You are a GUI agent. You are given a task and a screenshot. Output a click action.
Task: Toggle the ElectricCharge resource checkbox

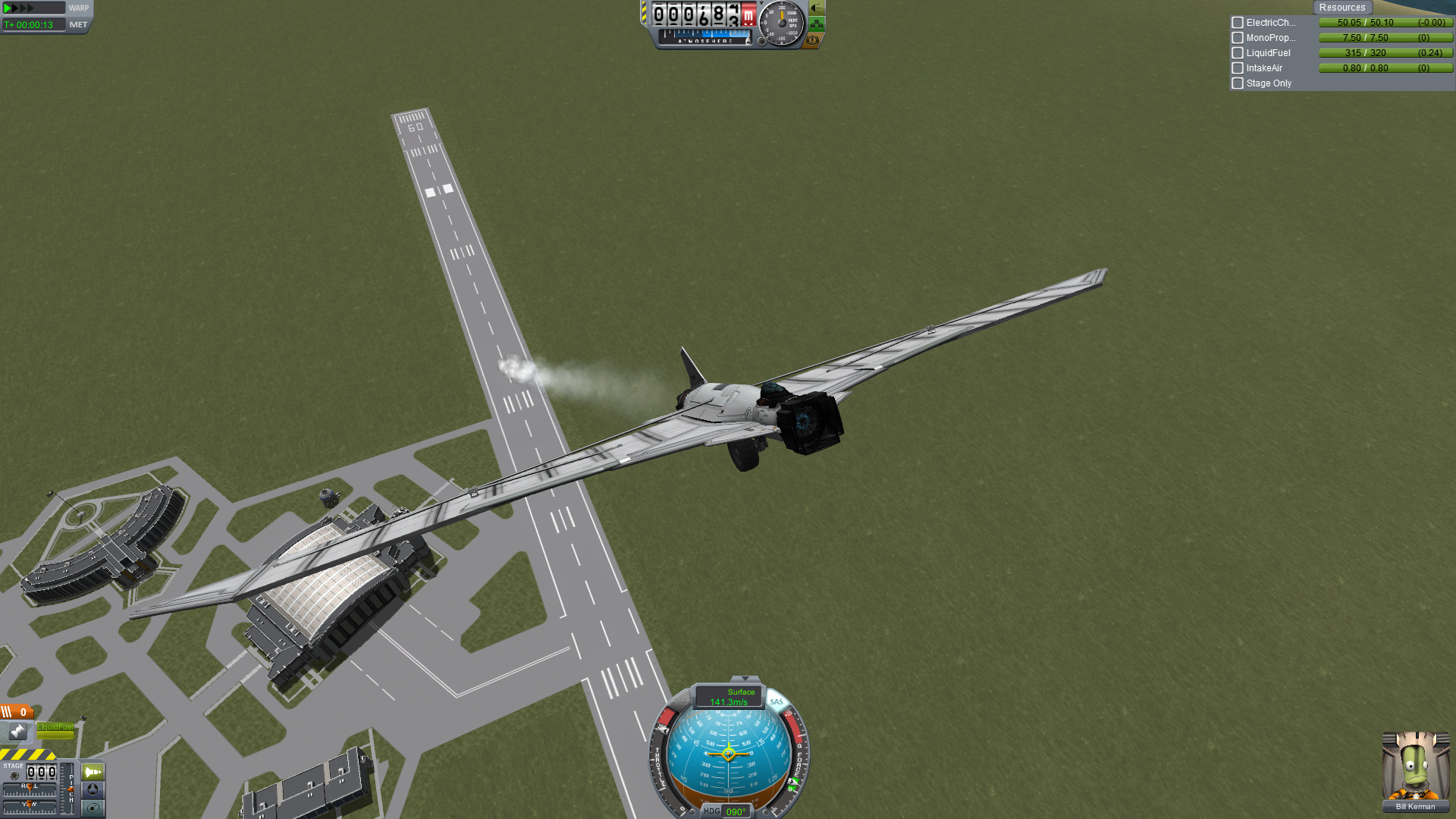[1238, 23]
